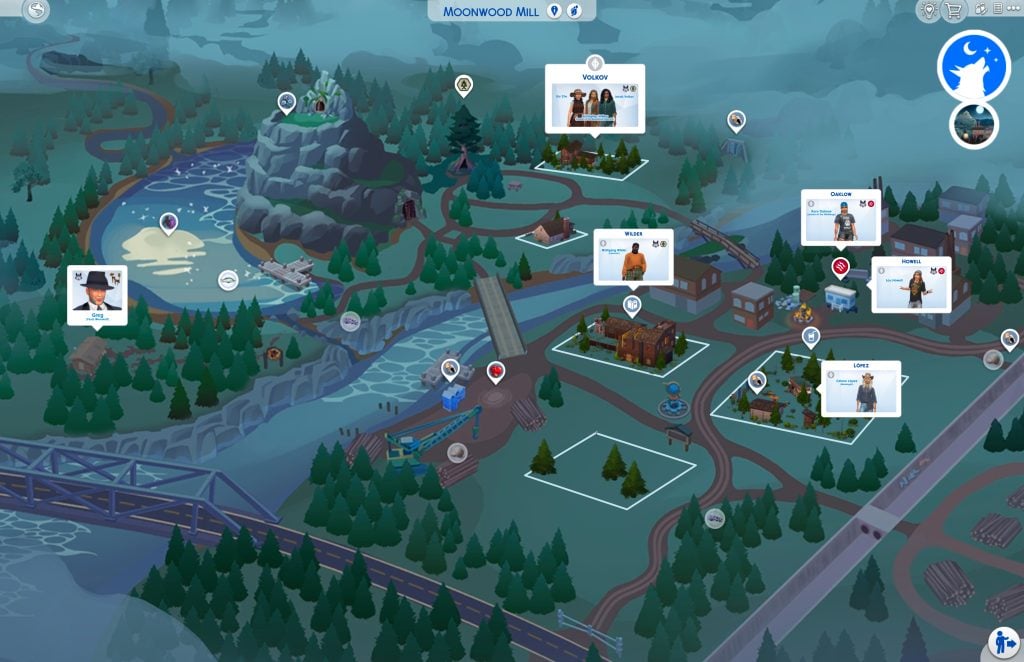Click the fishing spot icon near the dock

[228, 279]
